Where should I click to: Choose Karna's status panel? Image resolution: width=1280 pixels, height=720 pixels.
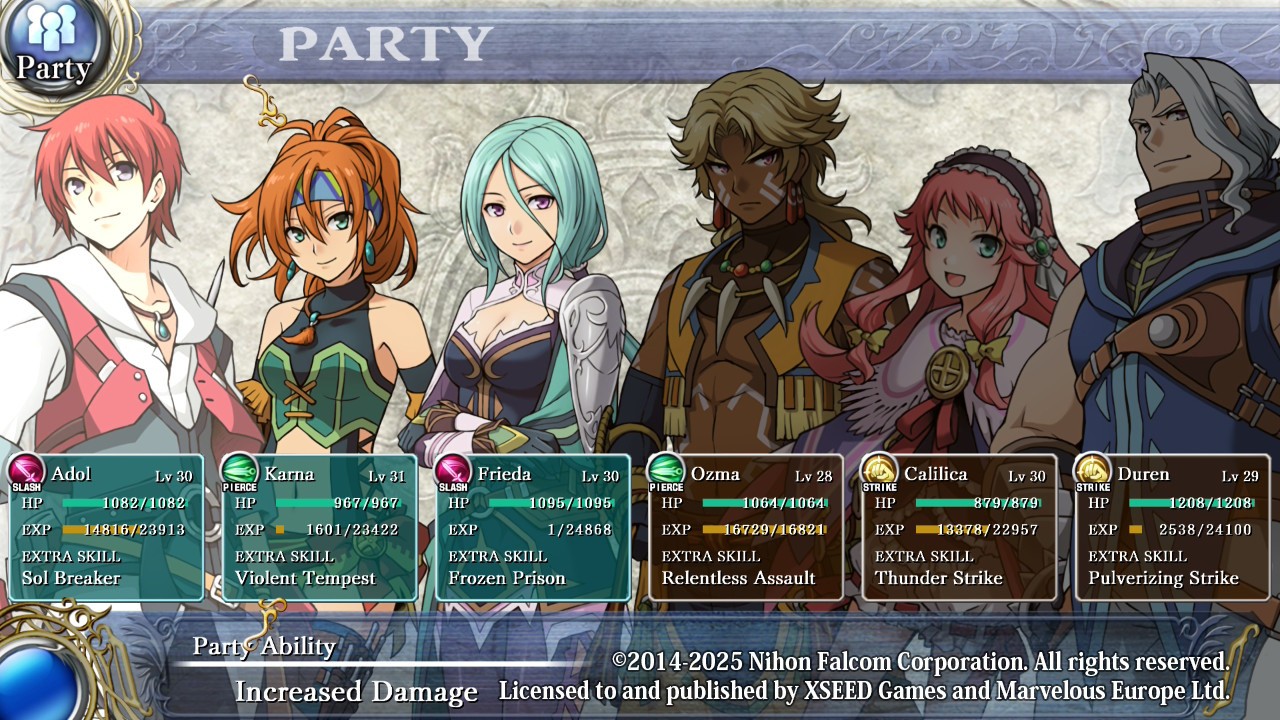point(319,527)
